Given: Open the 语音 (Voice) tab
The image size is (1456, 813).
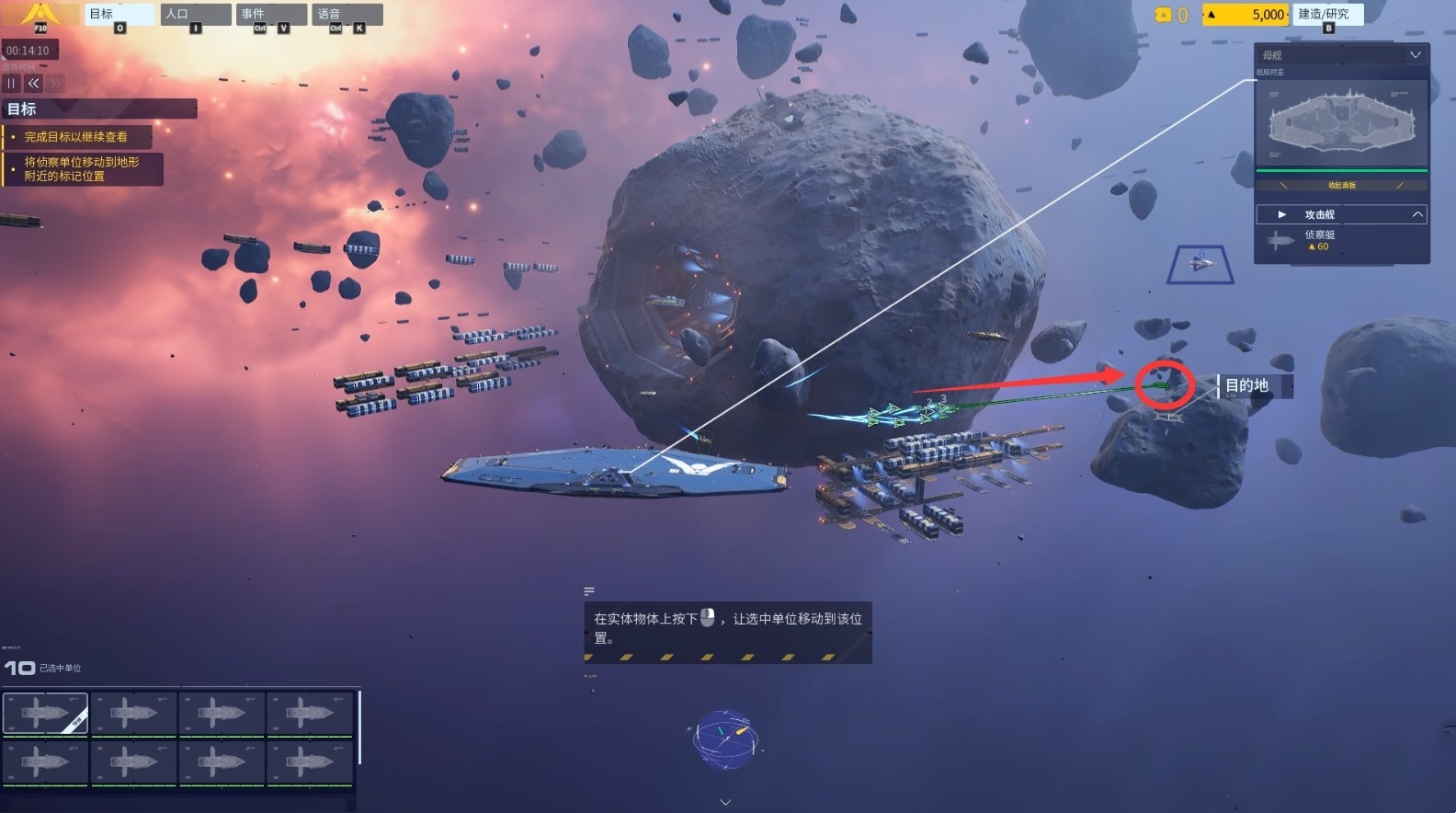Looking at the screenshot, I should 347,15.
